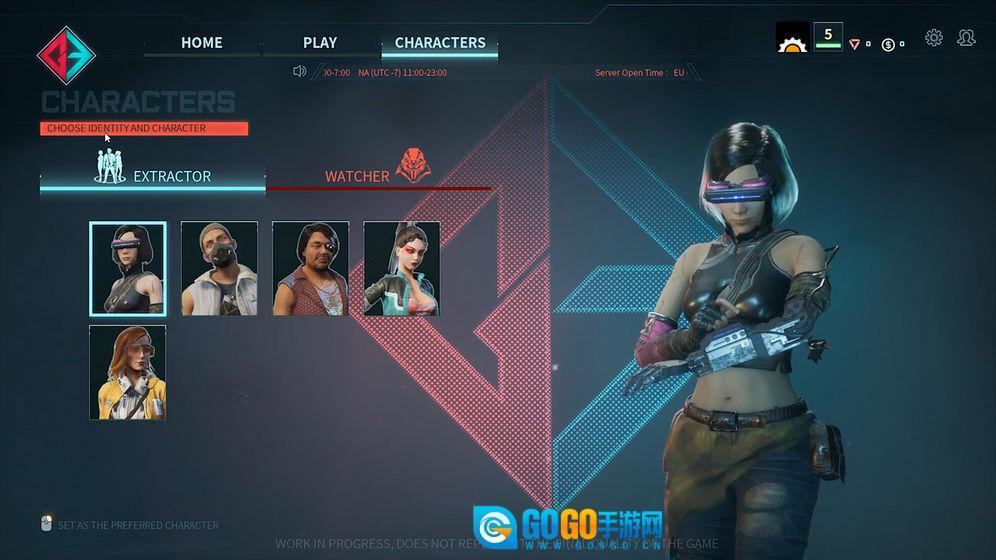Viewport: 996px width, 560px height.
Task: Select the ponytail woman in teal portrait
Action: click(x=401, y=269)
